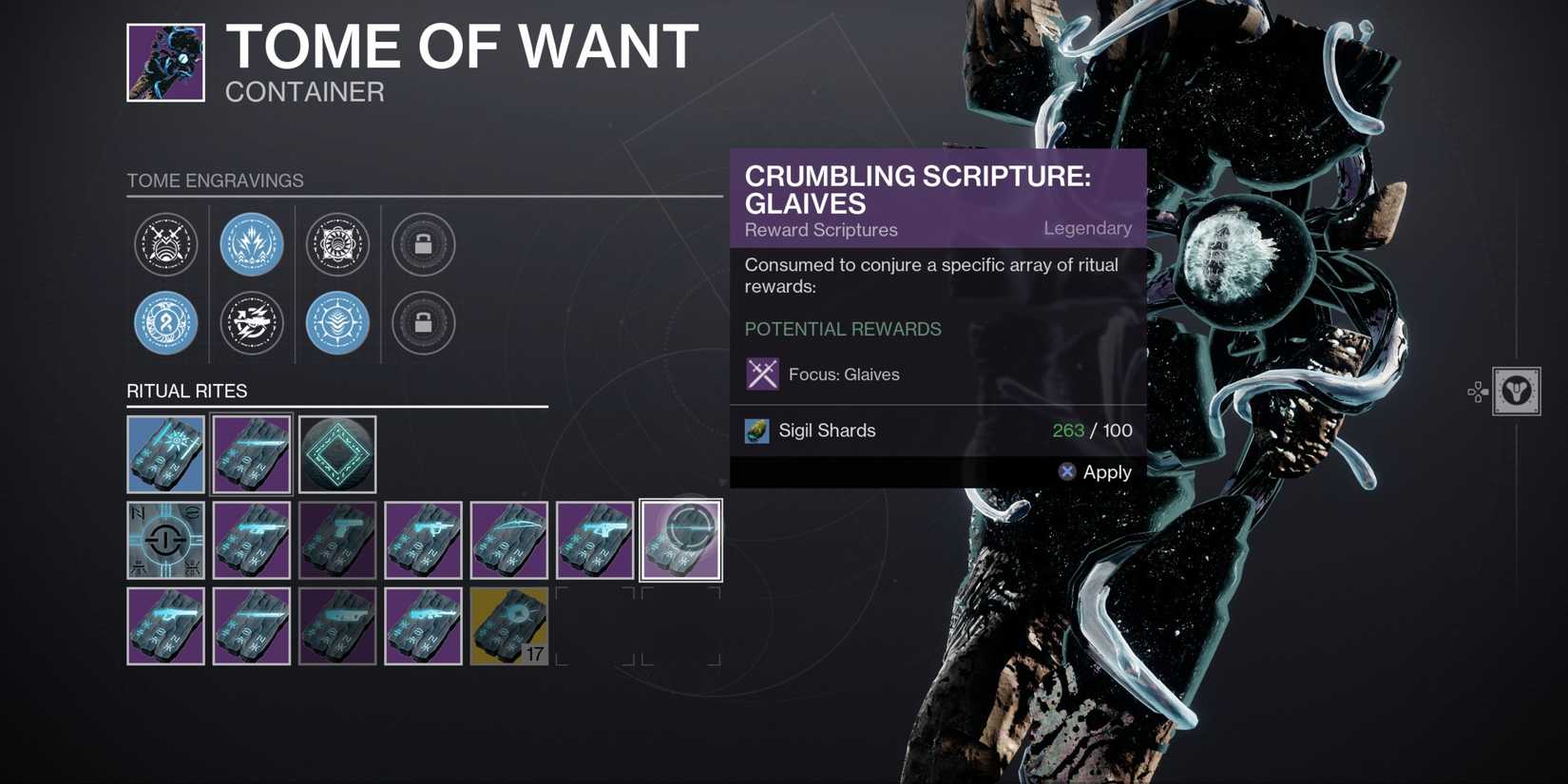Click the emblem icon on the right edge
Viewport: 1568px width, 784px height.
pyautogui.click(x=1515, y=392)
